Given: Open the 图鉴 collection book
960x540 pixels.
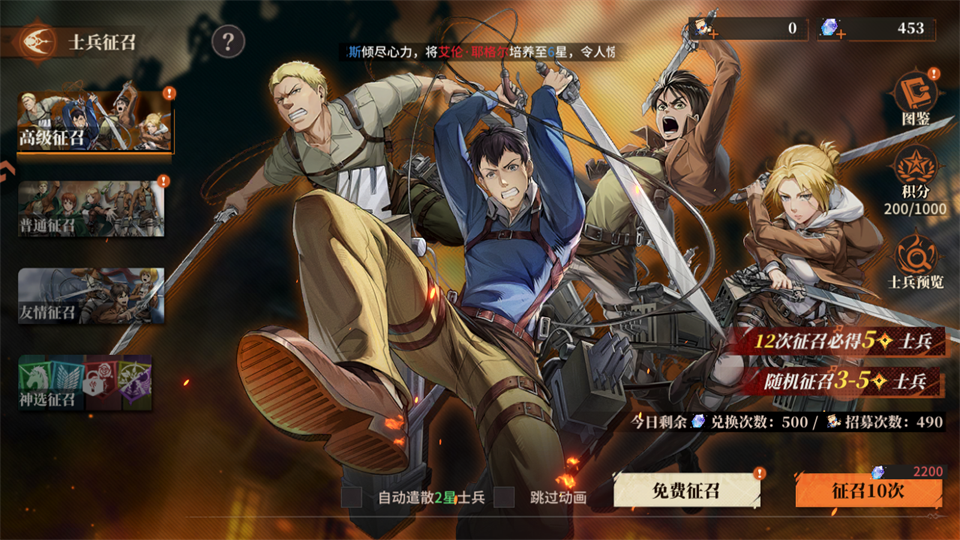Looking at the screenshot, I should (916, 97).
